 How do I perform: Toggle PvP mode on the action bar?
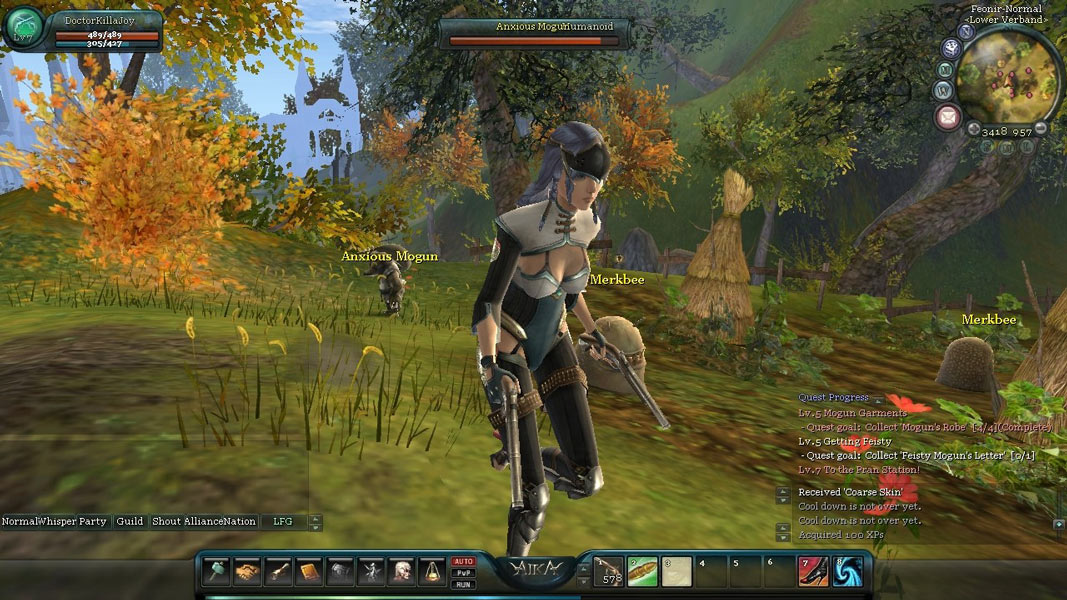point(463,573)
